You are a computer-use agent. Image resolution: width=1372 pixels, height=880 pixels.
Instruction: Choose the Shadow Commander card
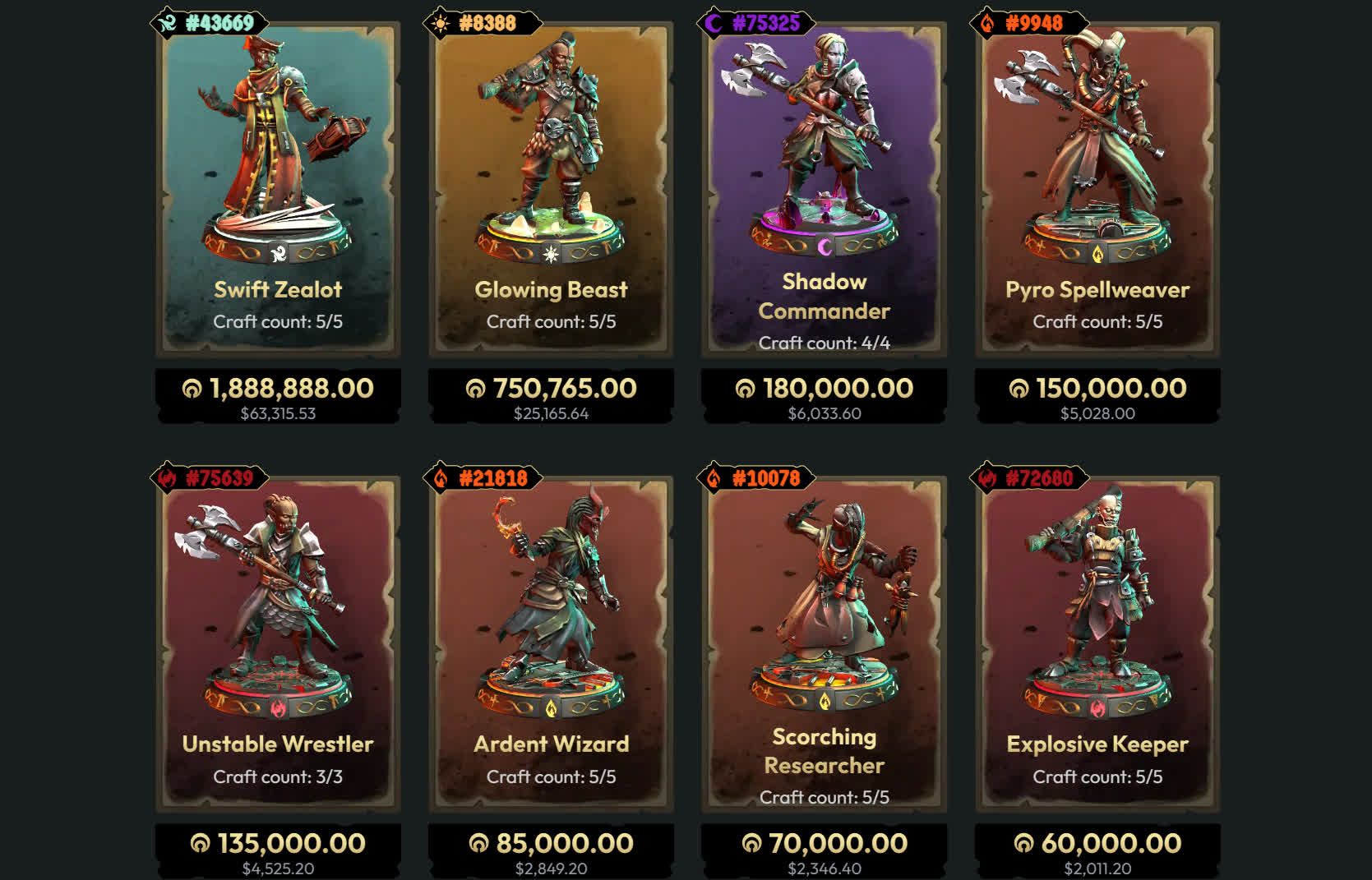point(824,189)
